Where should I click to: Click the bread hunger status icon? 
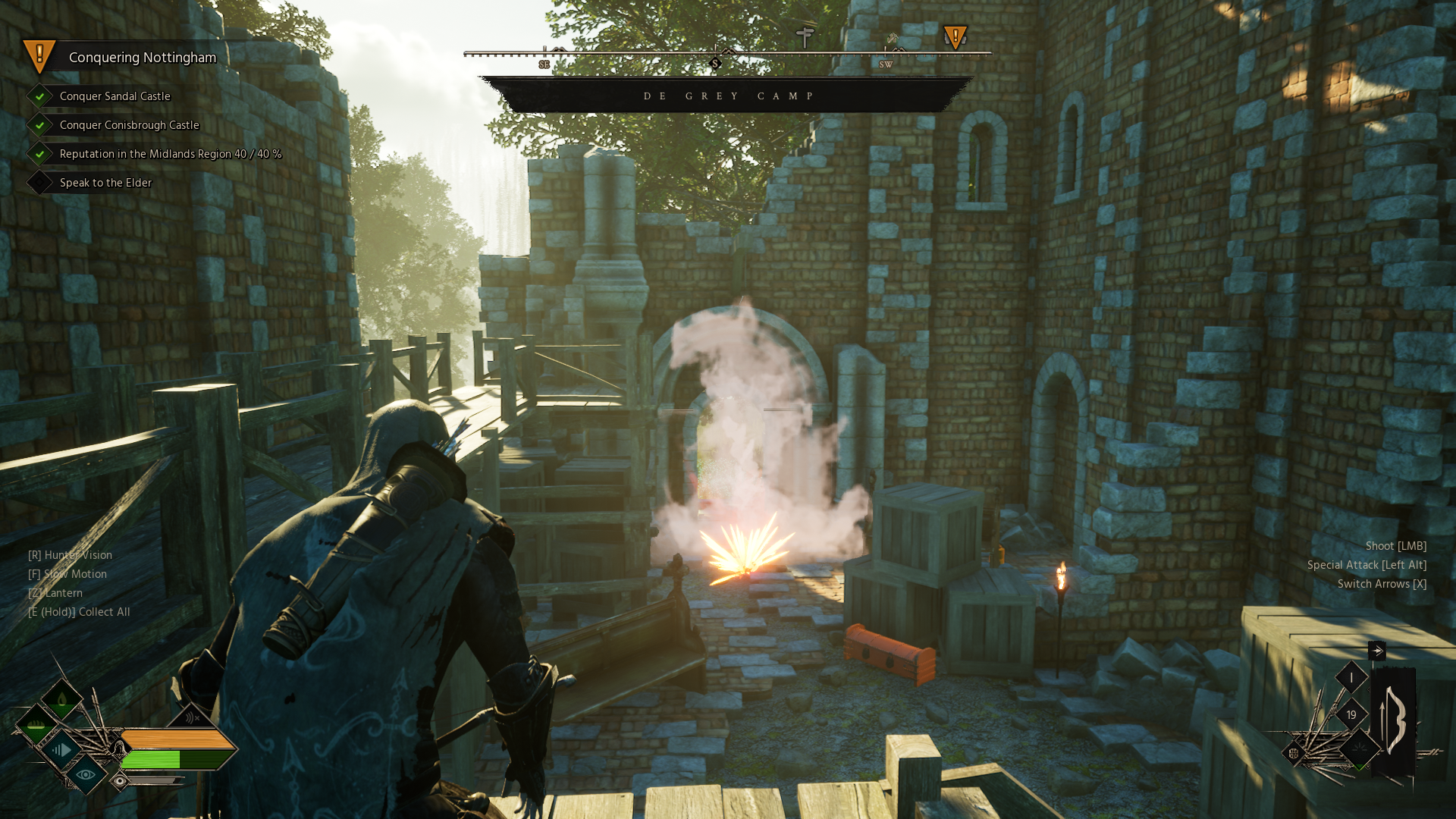coord(36,727)
